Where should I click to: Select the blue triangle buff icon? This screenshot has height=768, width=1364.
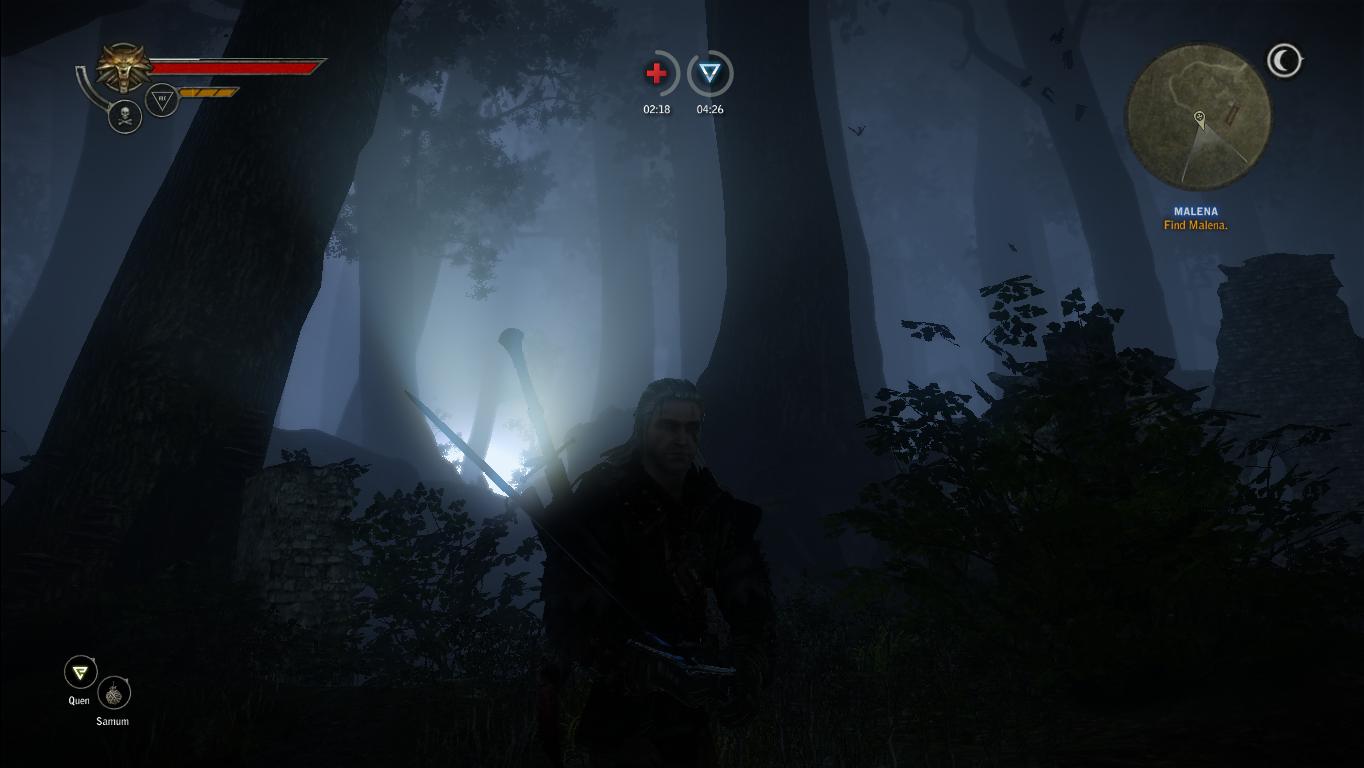710,74
